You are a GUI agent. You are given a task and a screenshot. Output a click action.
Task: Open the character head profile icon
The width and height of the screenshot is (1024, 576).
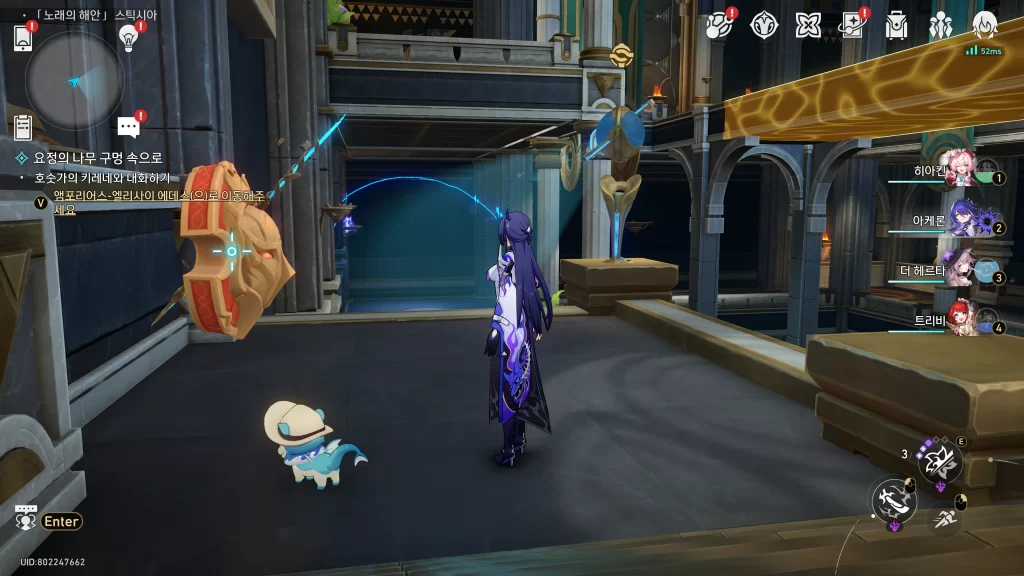tap(985, 25)
